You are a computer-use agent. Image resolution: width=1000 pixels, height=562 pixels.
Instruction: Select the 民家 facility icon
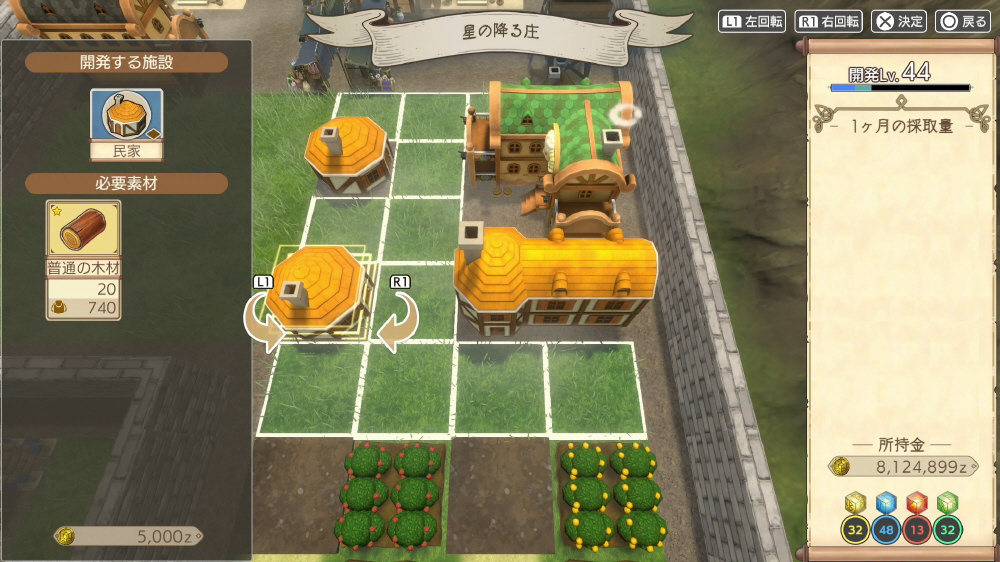[126, 116]
